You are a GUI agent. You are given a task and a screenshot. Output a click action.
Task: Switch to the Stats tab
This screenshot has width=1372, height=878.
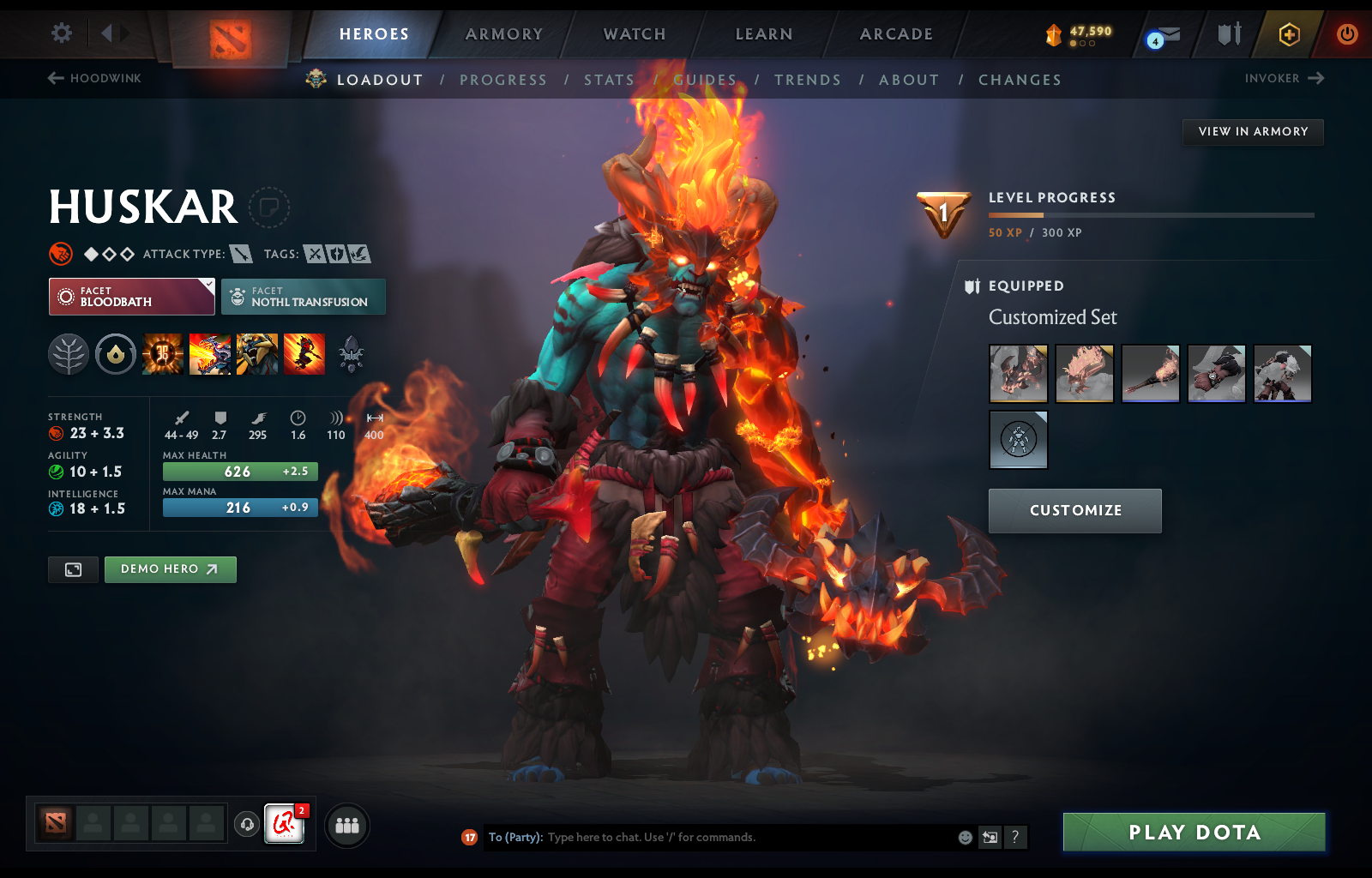point(609,79)
